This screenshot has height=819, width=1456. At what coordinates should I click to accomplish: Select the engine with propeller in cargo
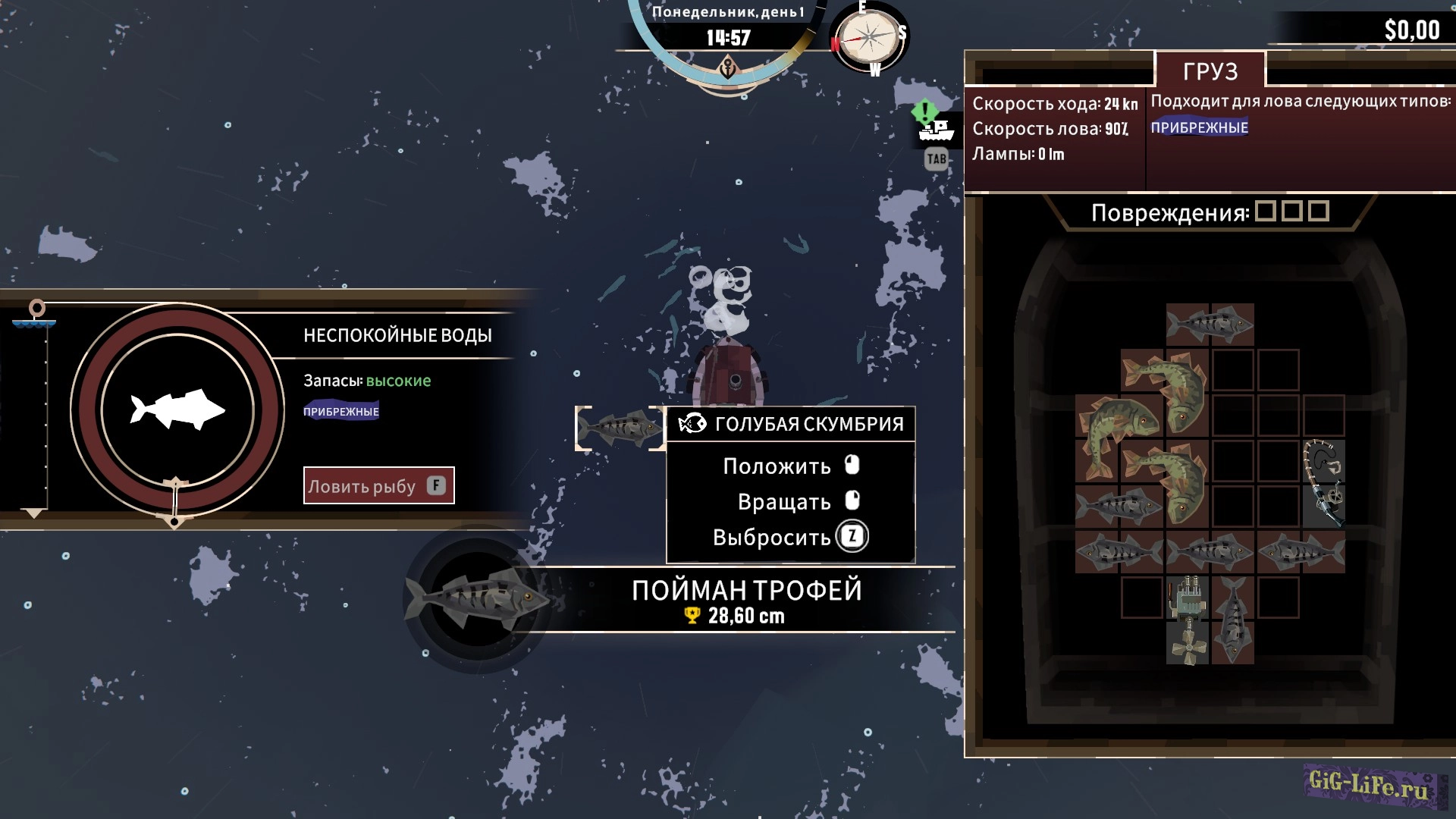[x=1187, y=620]
